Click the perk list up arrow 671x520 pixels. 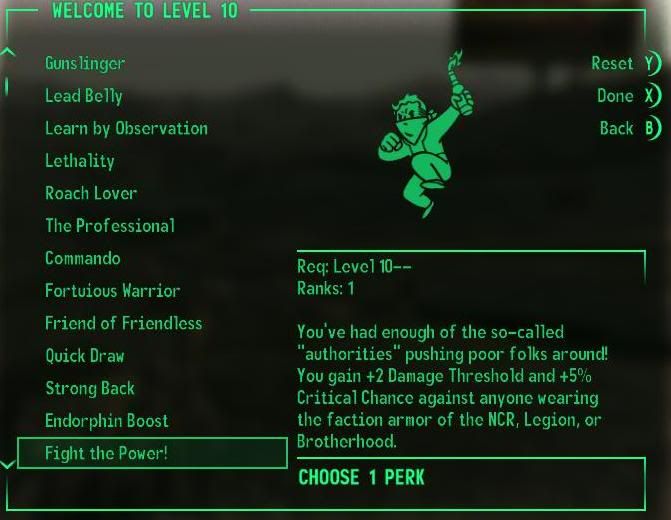tap(8, 52)
